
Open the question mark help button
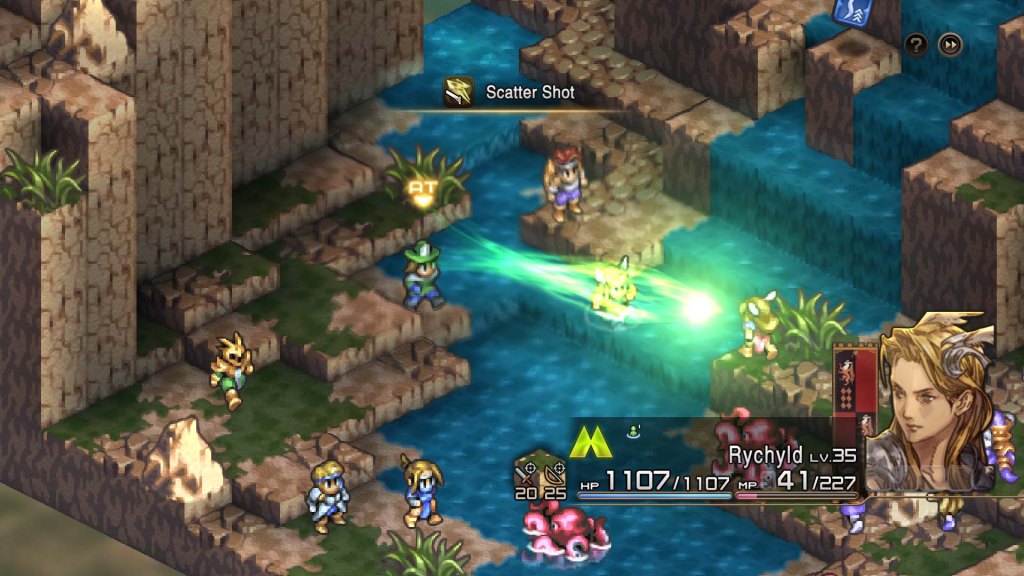point(916,44)
